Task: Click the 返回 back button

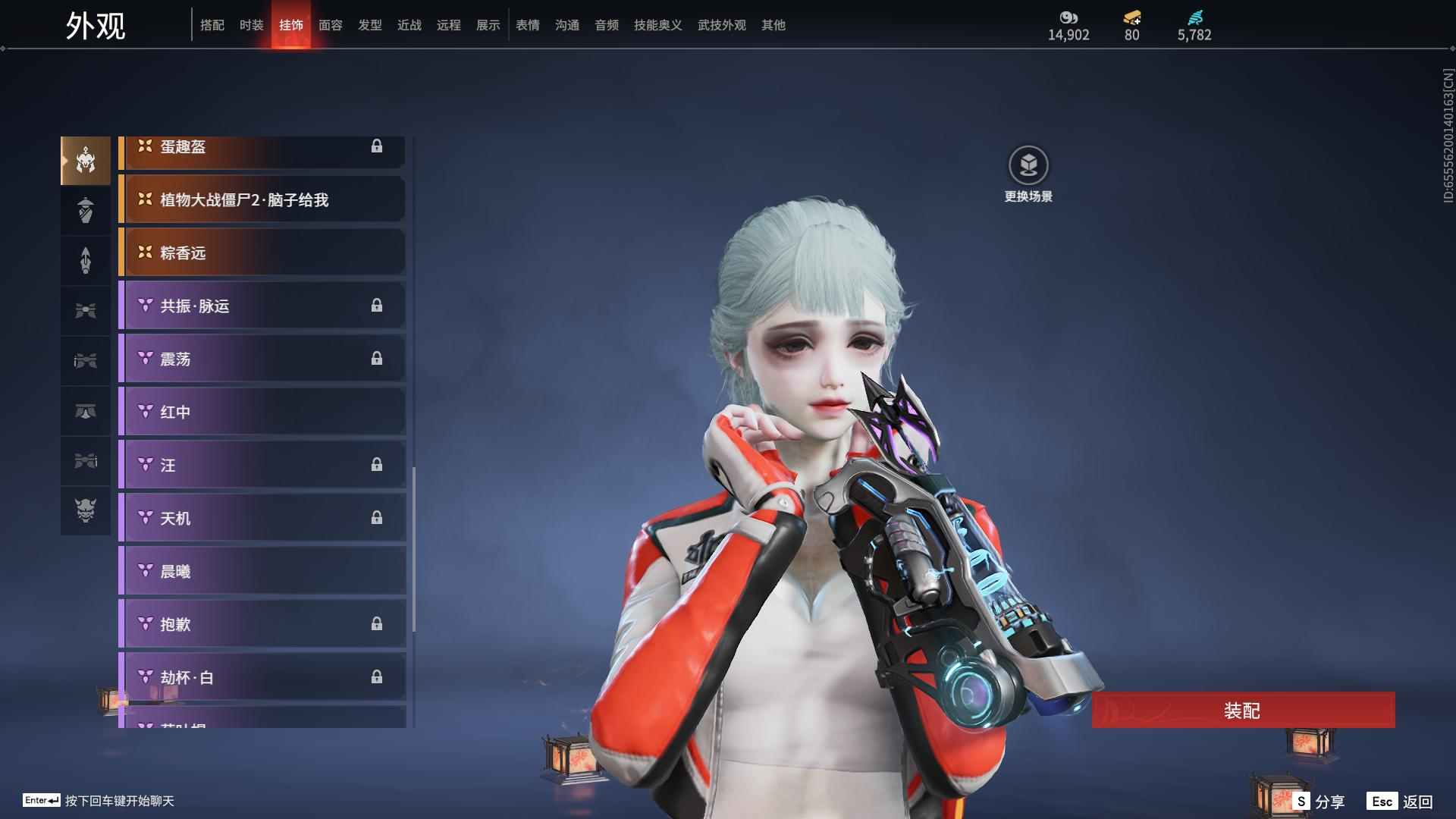Action: pyautogui.click(x=1401, y=801)
